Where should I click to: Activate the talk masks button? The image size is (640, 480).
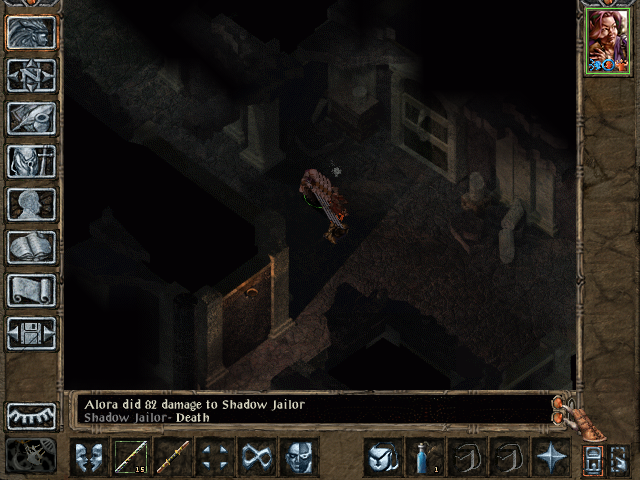pyautogui.click(x=89, y=457)
